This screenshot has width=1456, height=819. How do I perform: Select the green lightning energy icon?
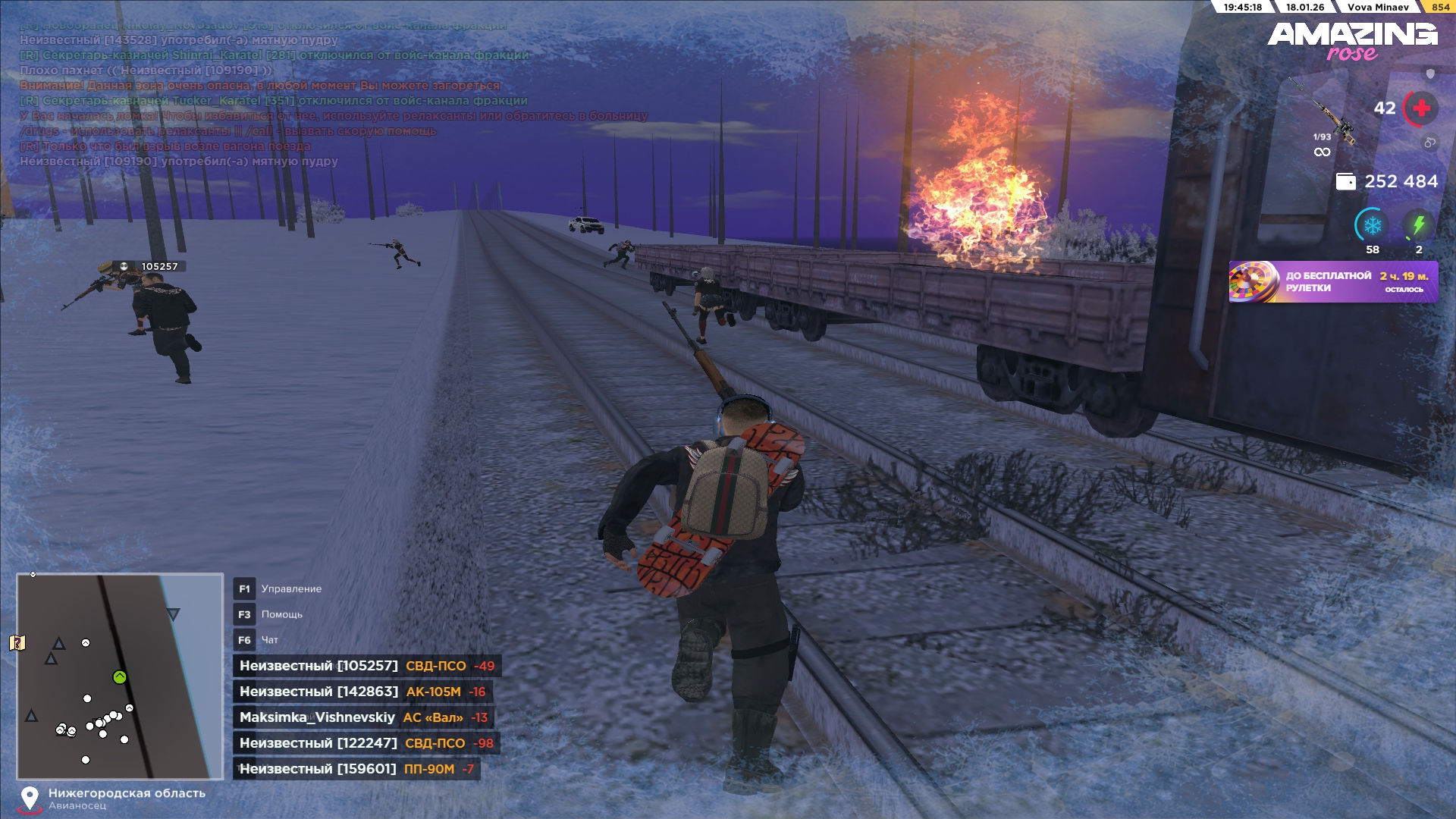[1418, 226]
